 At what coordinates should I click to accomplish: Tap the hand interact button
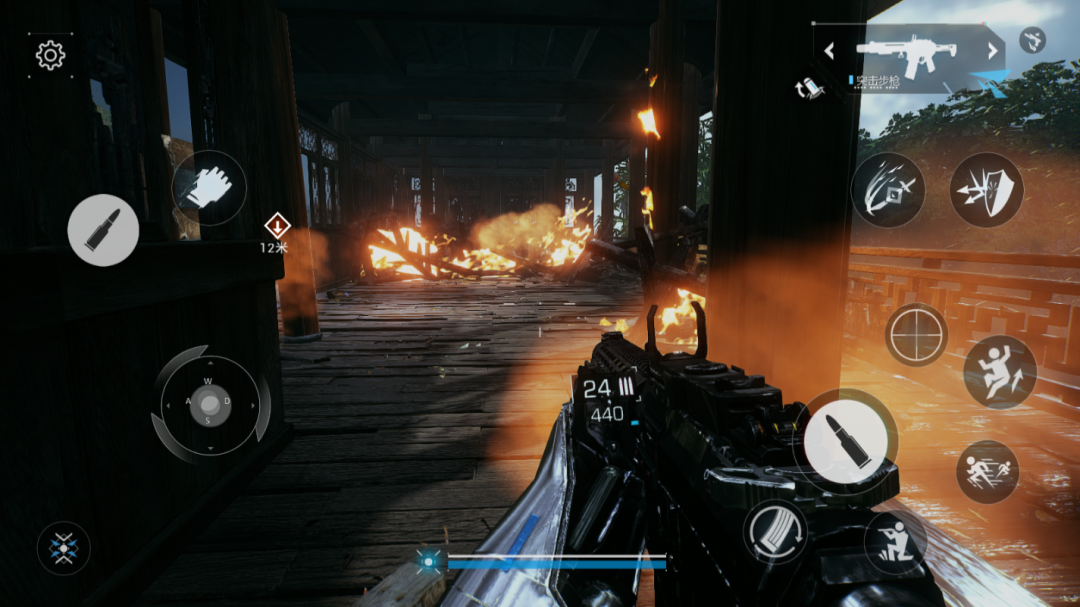coord(209,187)
